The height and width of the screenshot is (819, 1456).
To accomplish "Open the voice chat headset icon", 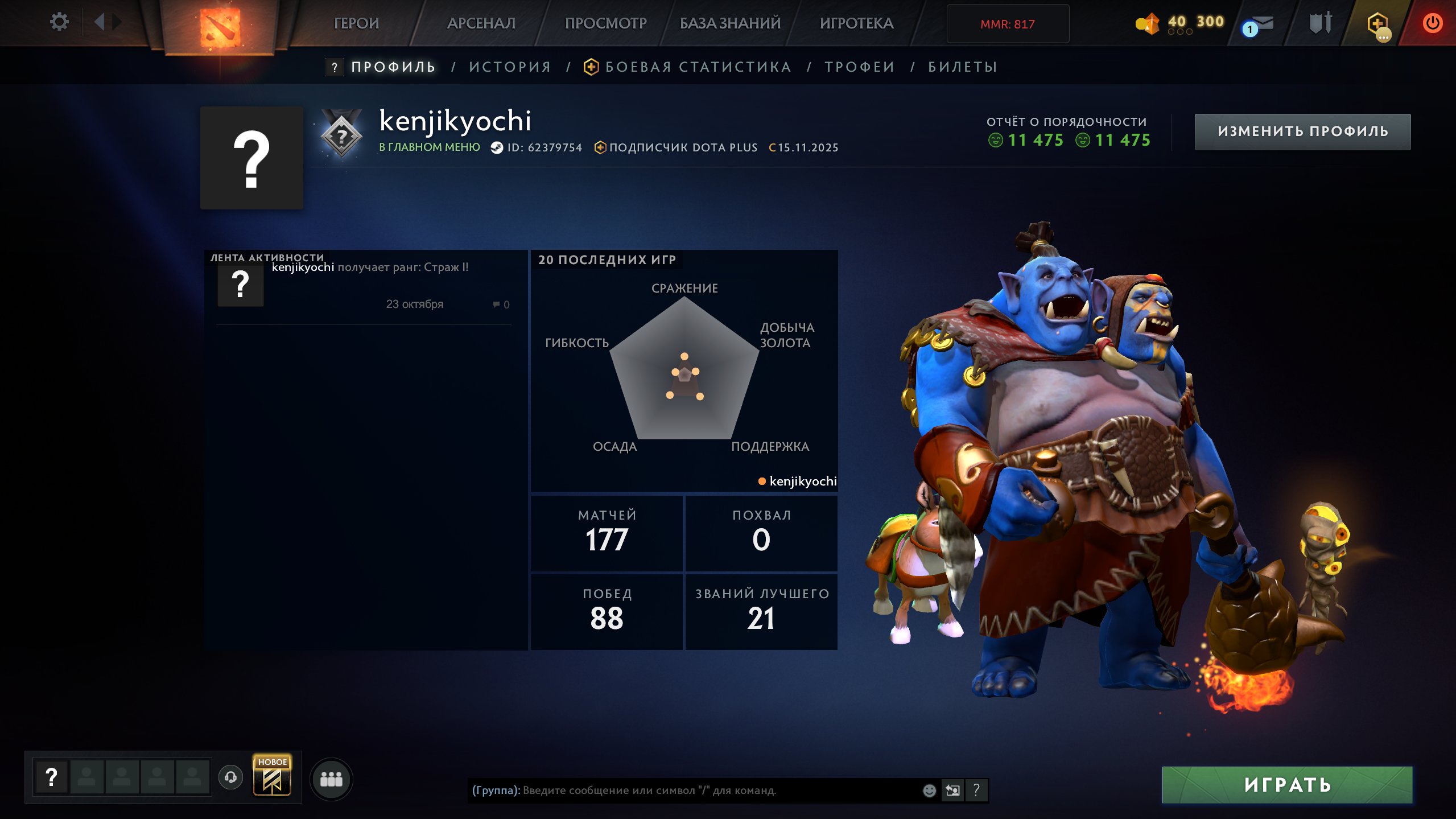I will [230, 778].
